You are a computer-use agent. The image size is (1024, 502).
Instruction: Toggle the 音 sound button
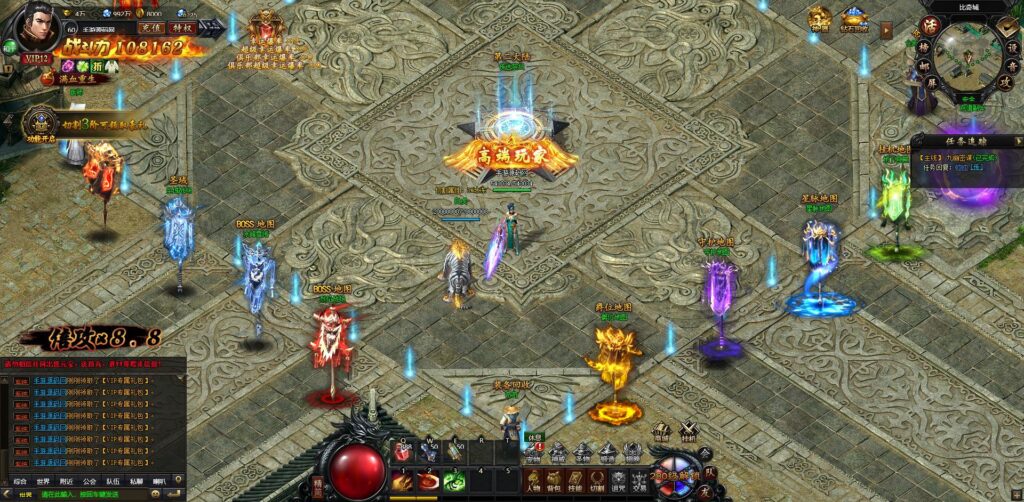coord(1006,66)
